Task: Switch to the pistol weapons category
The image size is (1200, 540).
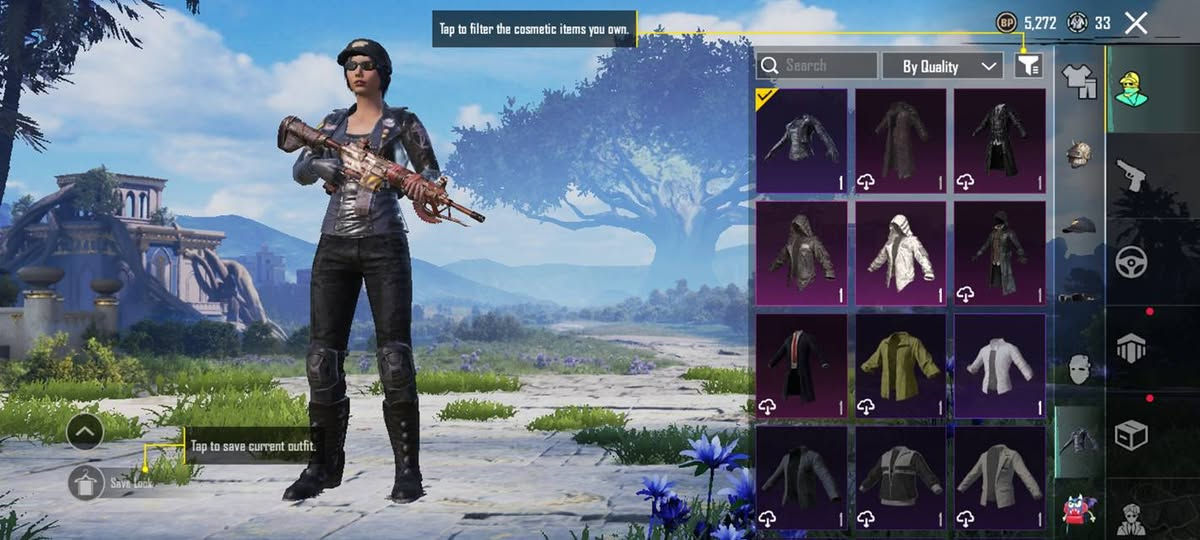Action: [1131, 174]
